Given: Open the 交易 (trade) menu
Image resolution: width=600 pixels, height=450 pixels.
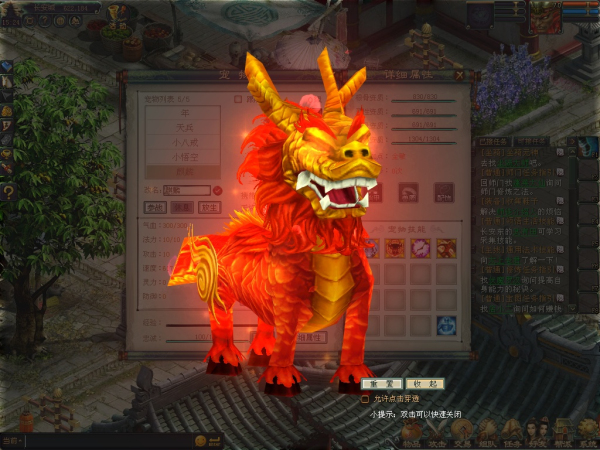Looking at the screenshot, I should click(462, 435).
